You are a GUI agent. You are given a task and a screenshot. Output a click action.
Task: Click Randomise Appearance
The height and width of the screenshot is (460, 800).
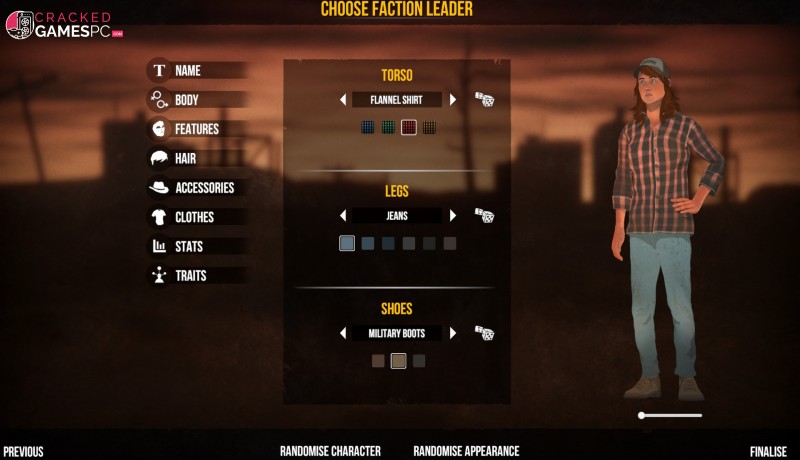pos(466,451)
